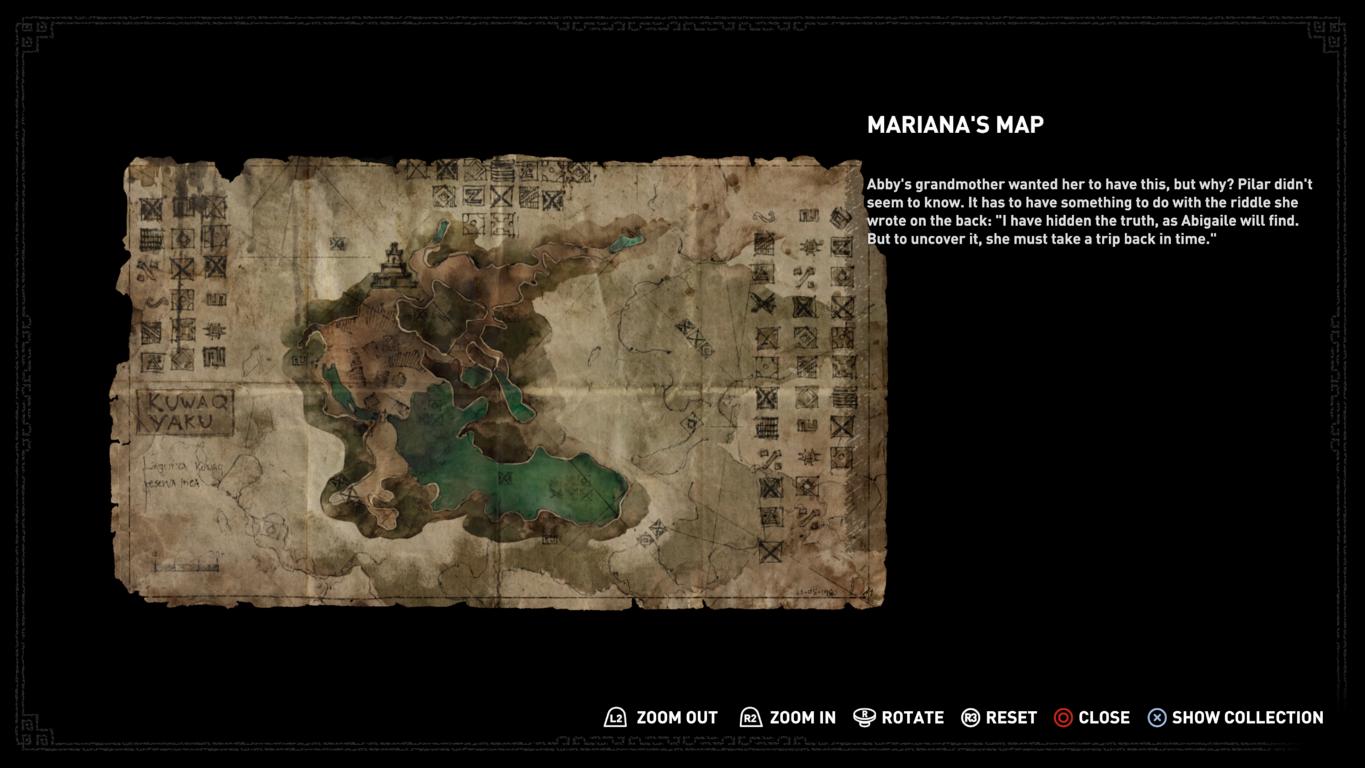Click the Zoom Out label
This screenshot has height=768, width=1365.
coord(676,718)
